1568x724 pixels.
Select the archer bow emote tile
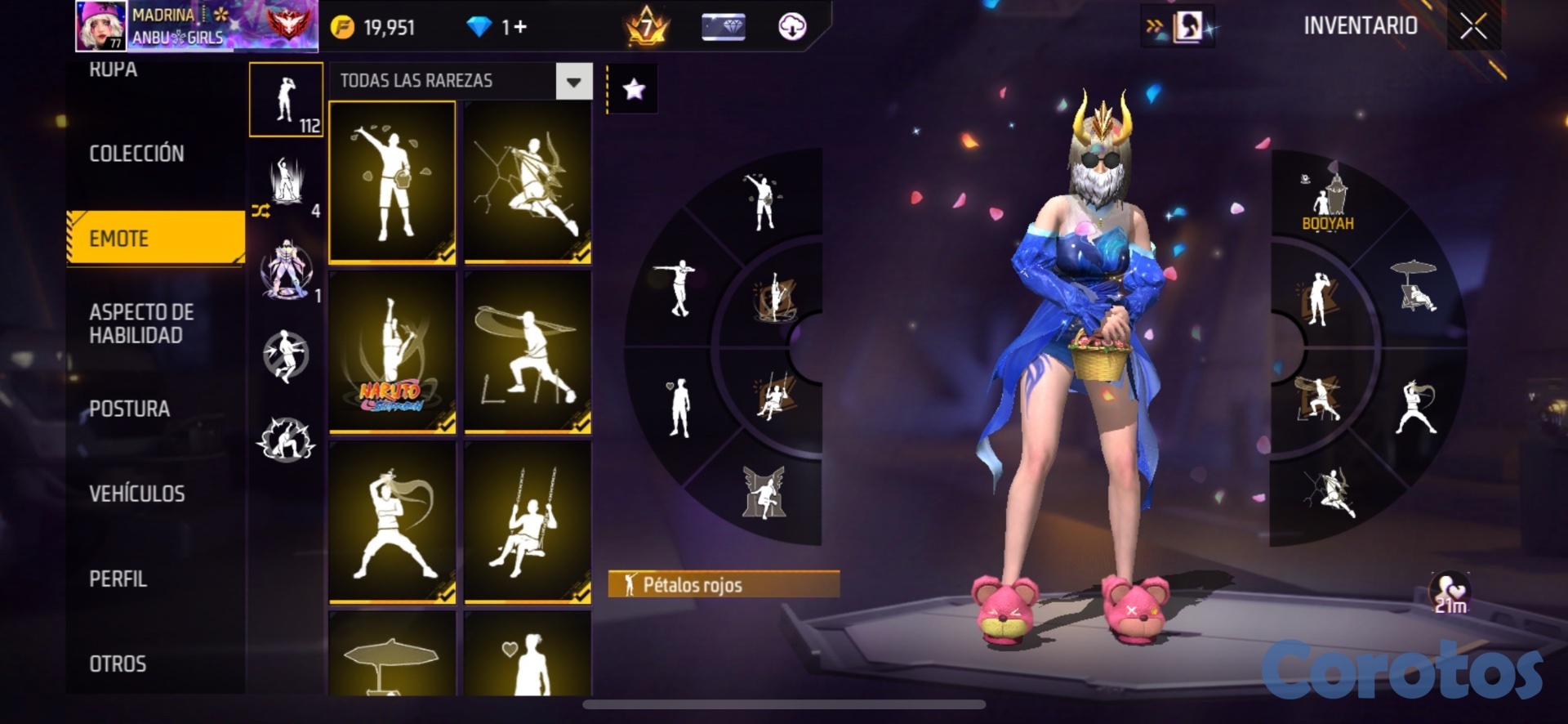[x=528, y=181]
